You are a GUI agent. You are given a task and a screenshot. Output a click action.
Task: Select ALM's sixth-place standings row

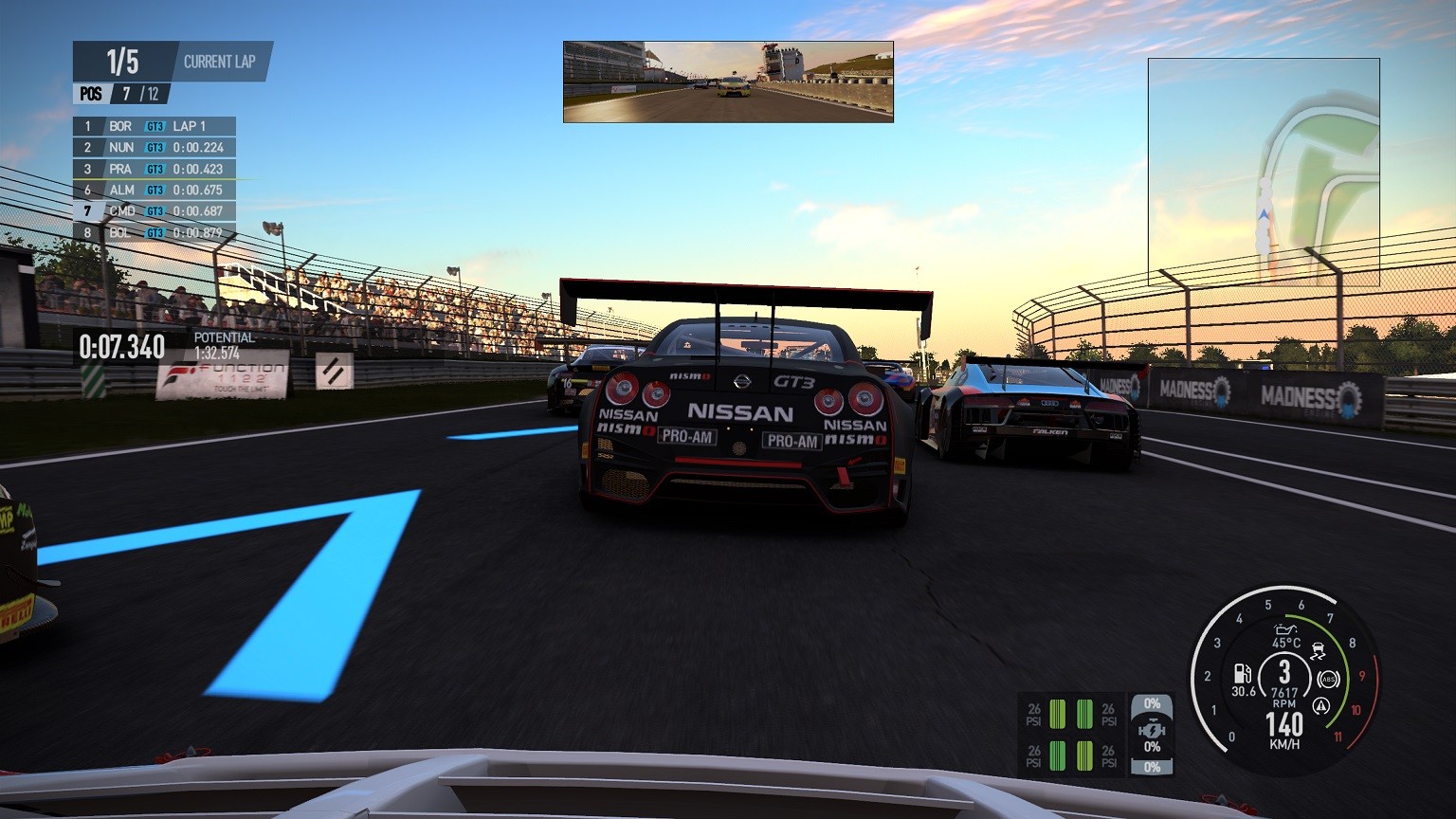(154, 191)
